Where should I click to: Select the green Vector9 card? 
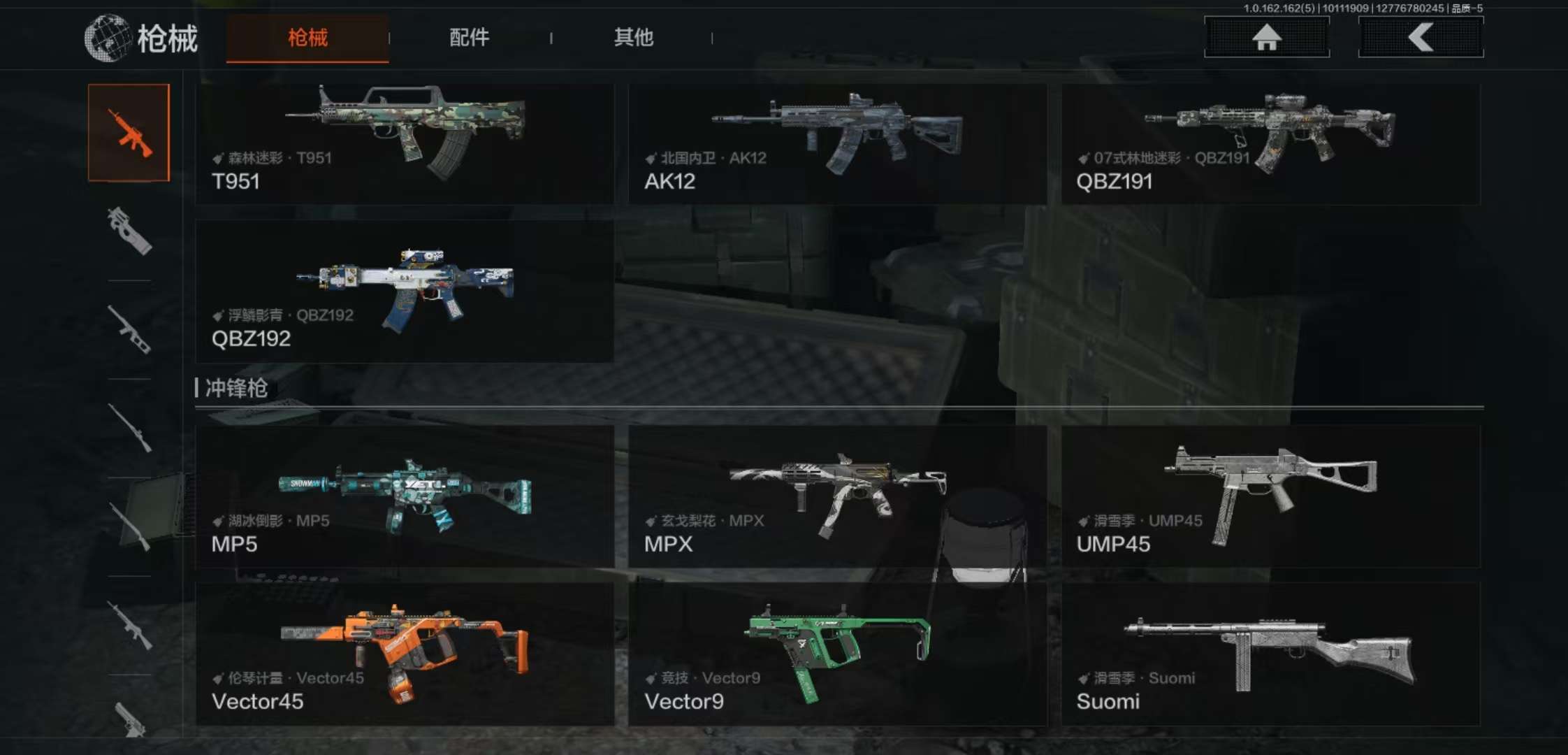pyautogui.click(x=837, y=654)
